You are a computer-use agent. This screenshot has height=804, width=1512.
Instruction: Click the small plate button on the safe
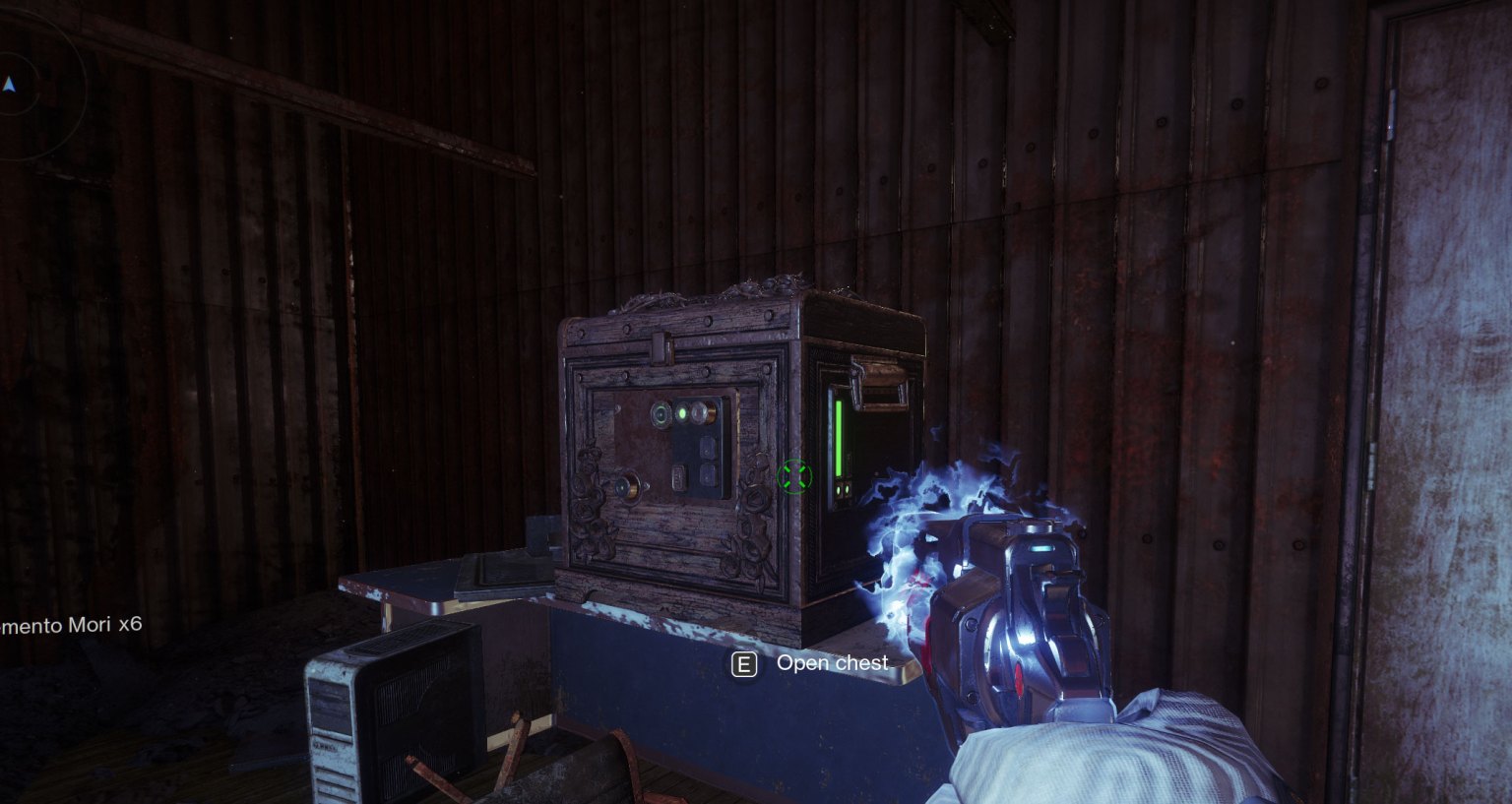click(x=678, y=478)
